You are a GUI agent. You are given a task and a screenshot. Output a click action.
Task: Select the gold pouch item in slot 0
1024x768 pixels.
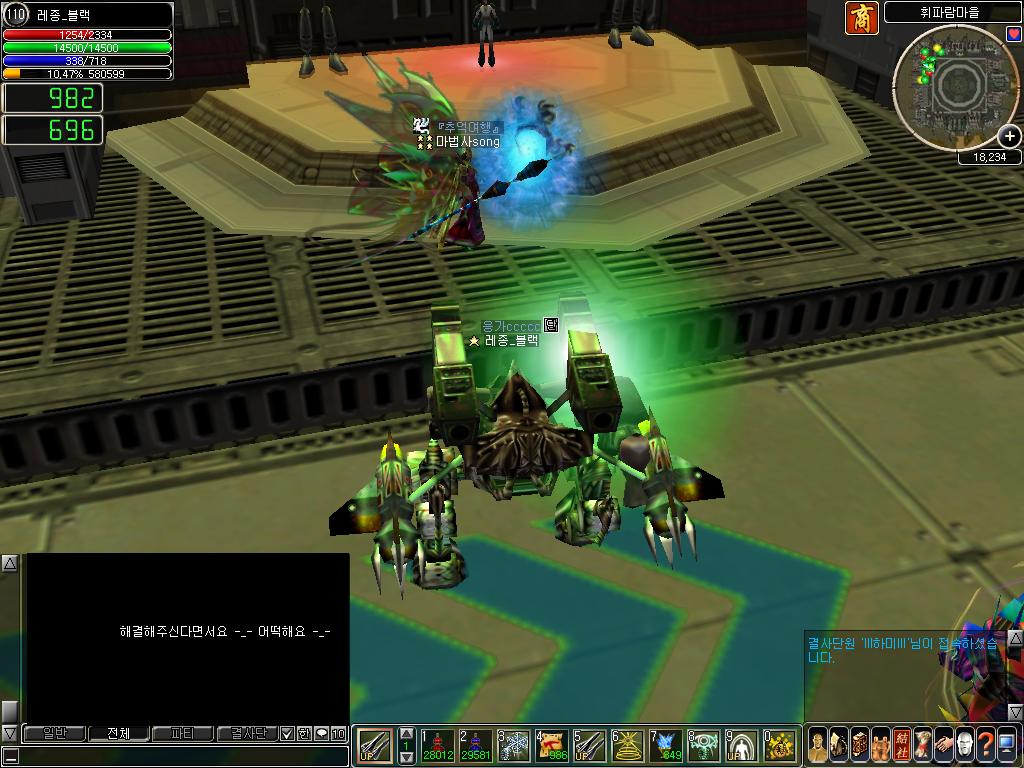[x=780, y=745]
